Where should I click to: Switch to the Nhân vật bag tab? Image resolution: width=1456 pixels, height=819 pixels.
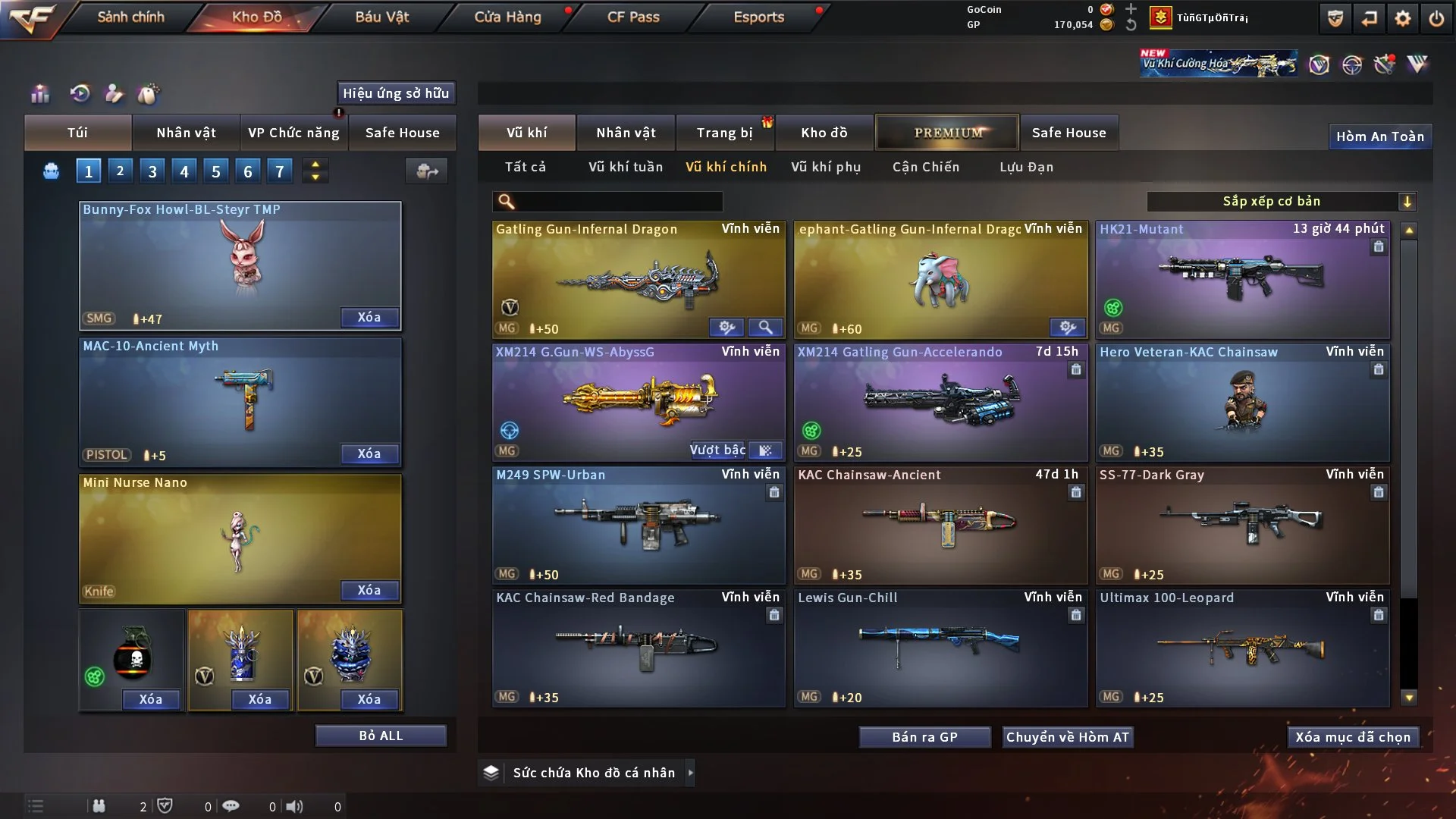pyautogui.click(x=186, y=133)
